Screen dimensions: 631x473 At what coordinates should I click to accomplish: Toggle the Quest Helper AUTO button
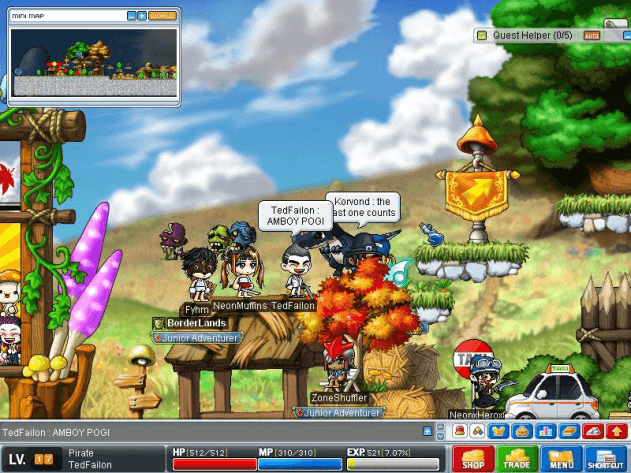591,35
